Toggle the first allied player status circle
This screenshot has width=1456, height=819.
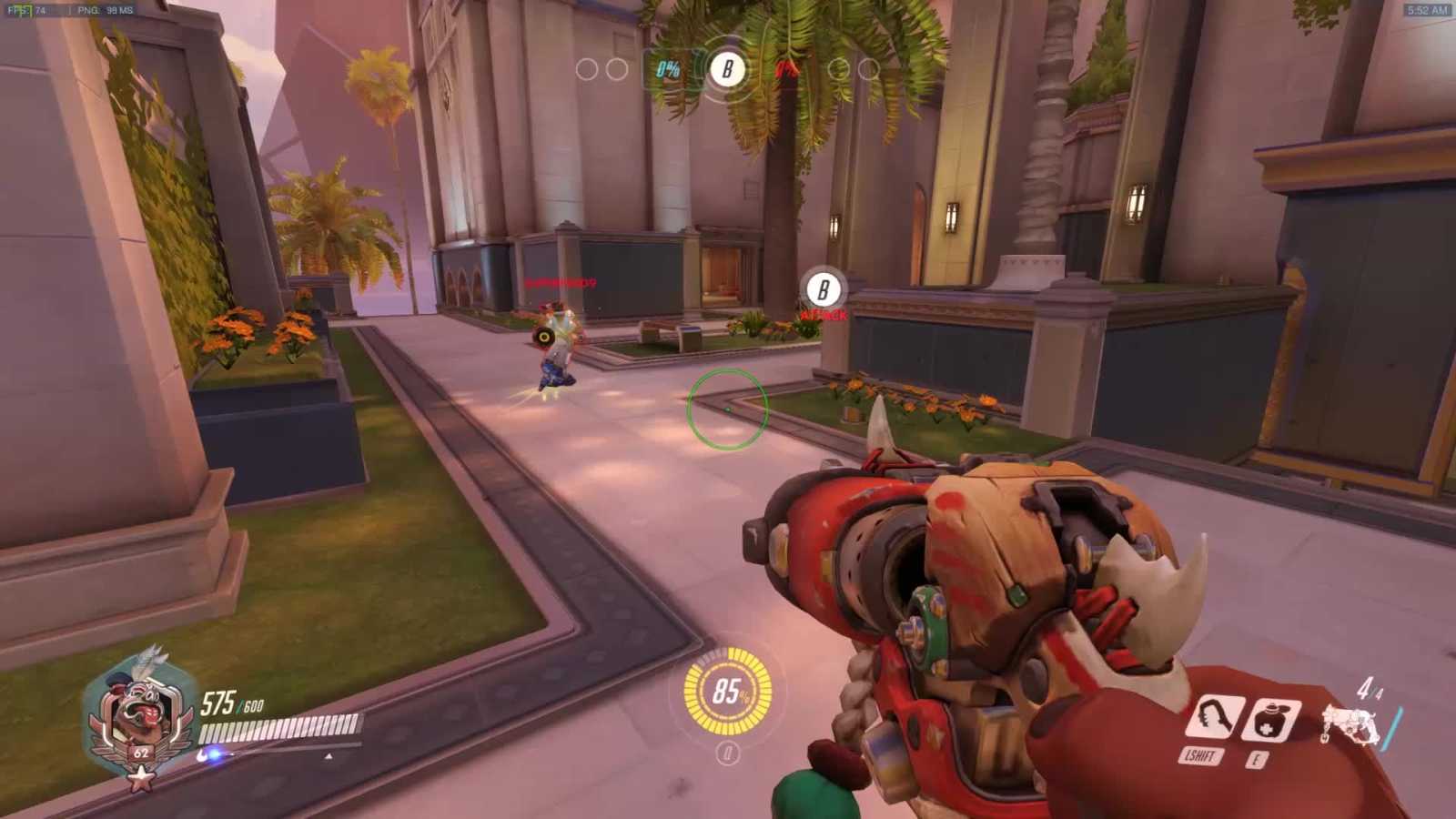(585, 68)
